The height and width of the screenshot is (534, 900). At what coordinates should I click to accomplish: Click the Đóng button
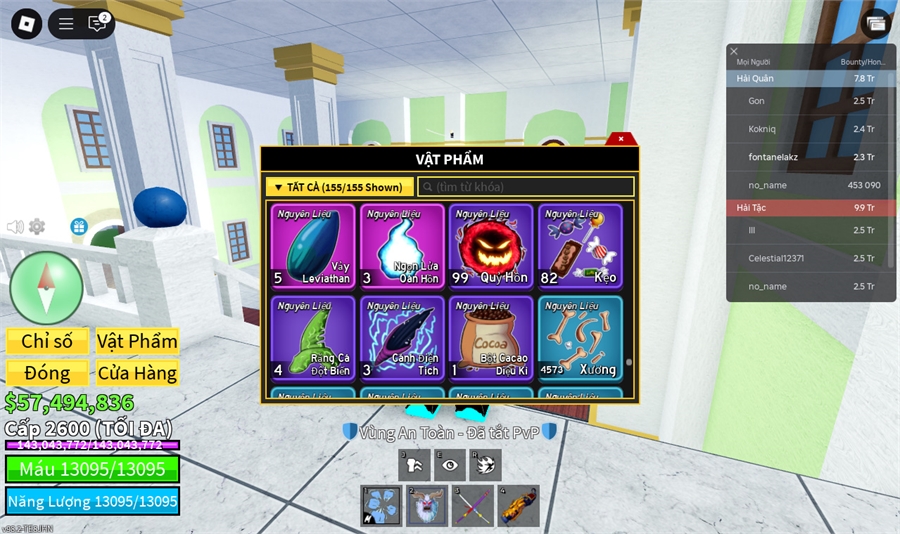47,373
